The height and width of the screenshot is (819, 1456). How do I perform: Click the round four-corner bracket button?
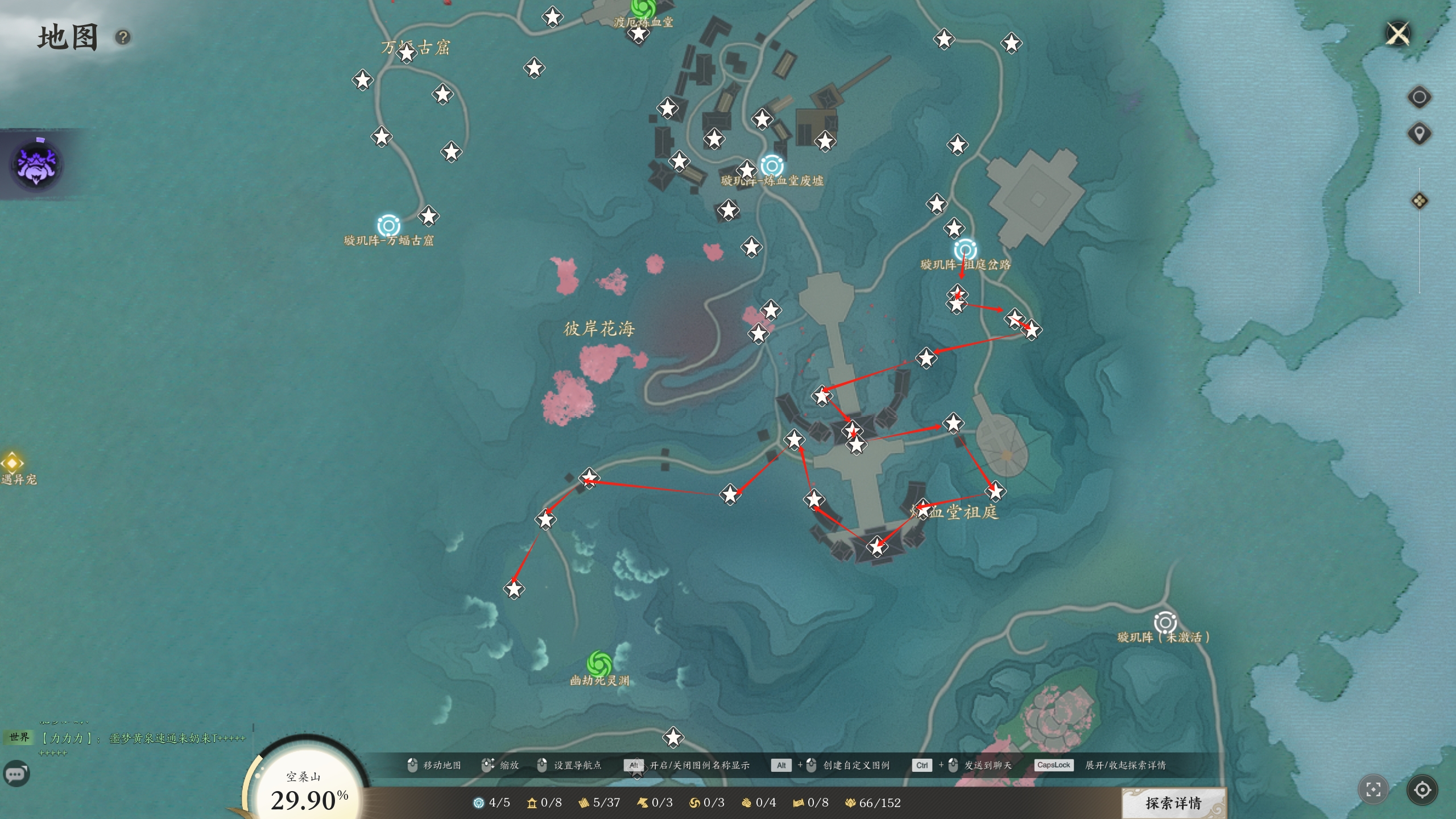point(1373,789)
